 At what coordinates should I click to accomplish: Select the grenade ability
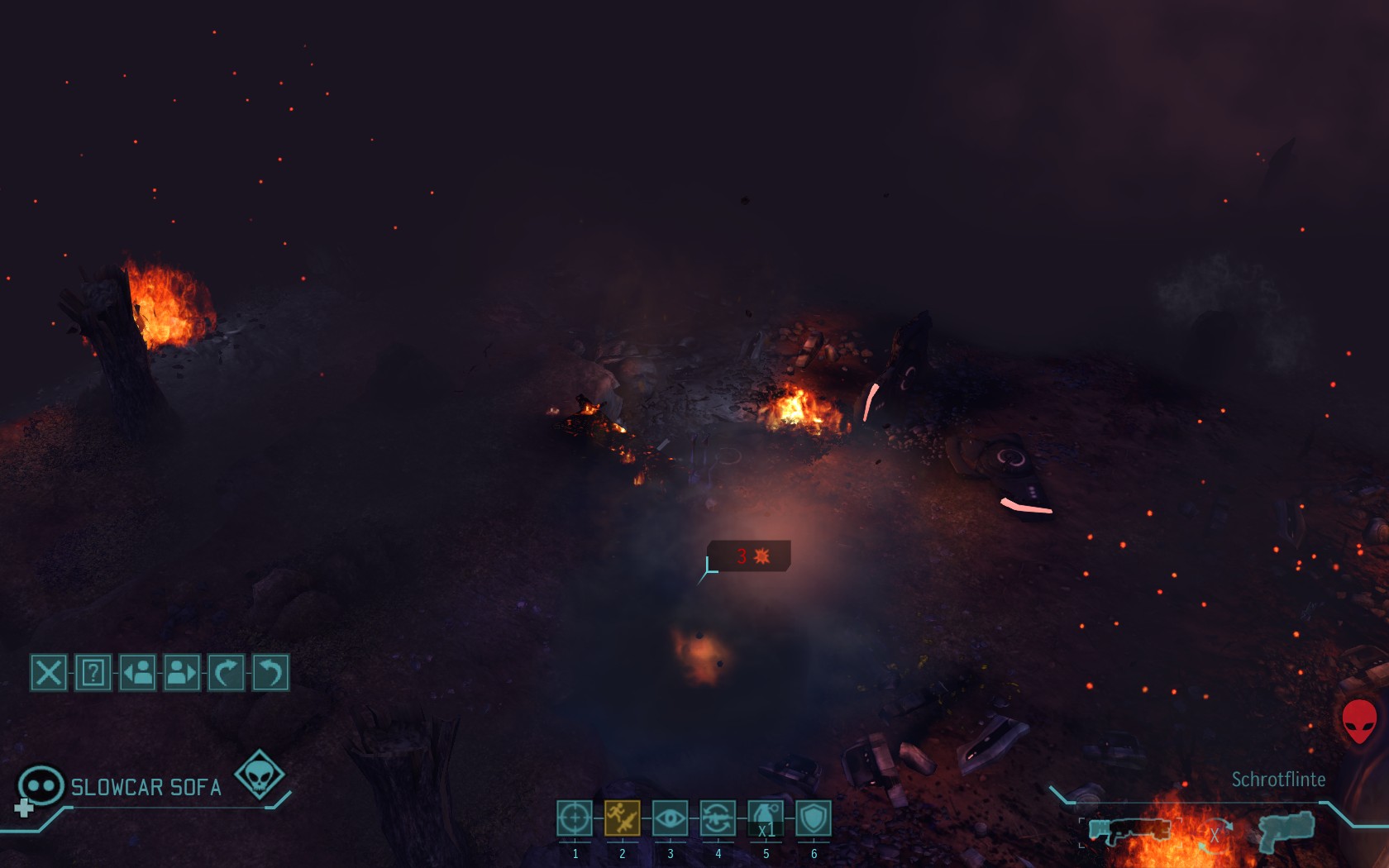click(x=766, y=818)
